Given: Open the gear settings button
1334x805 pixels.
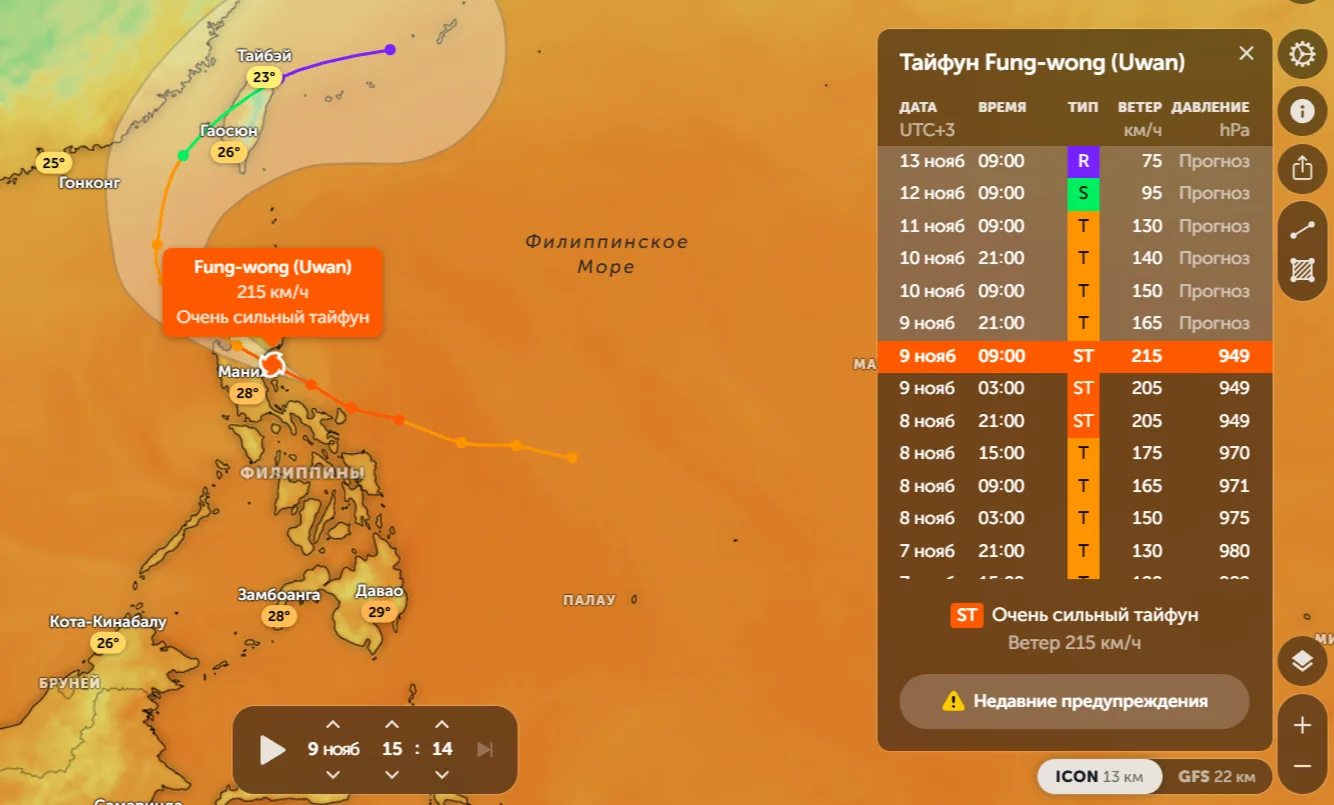Looking at the screenshot, I should point(1302,54).
